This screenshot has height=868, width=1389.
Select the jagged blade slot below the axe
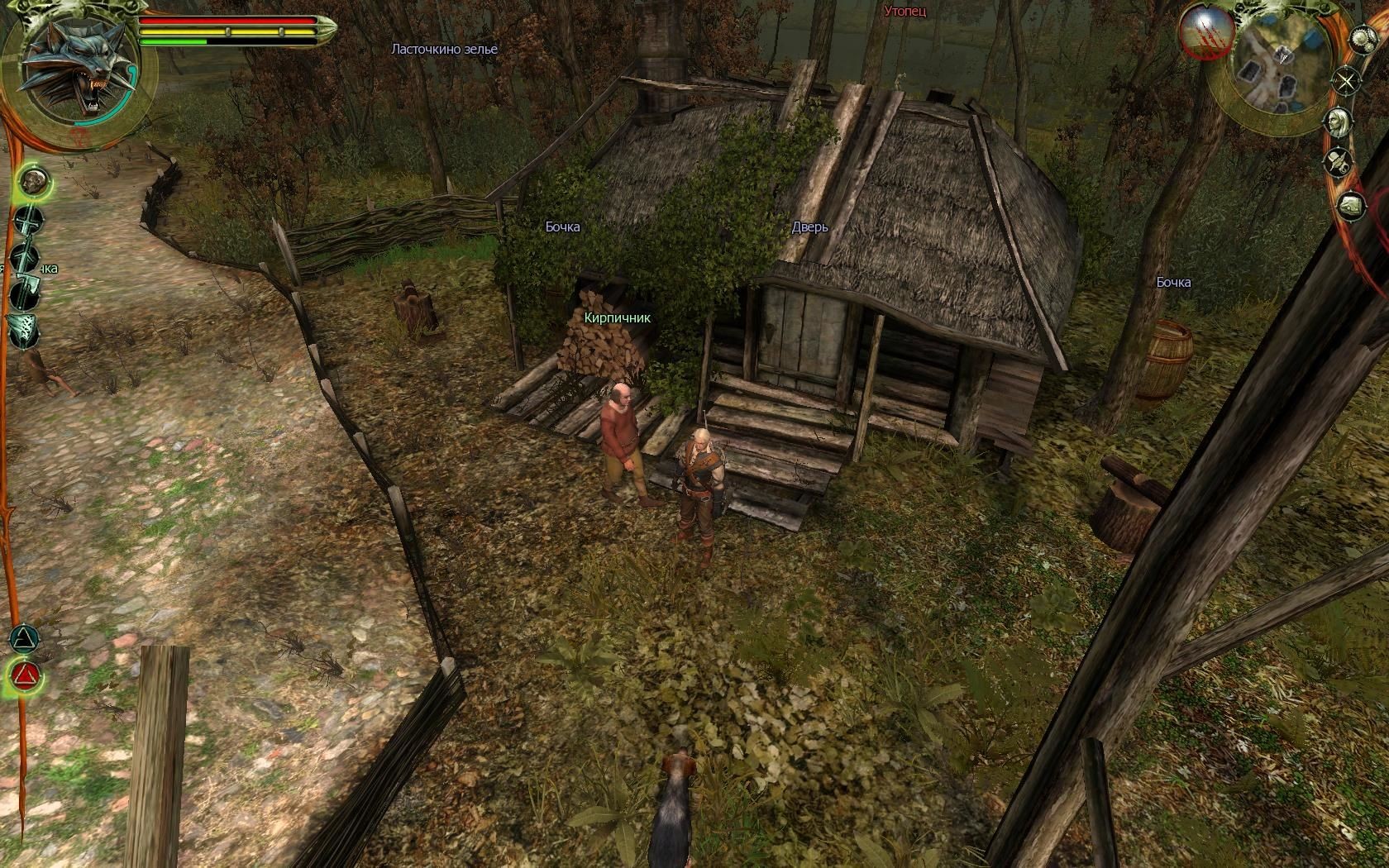pos(22,330)
